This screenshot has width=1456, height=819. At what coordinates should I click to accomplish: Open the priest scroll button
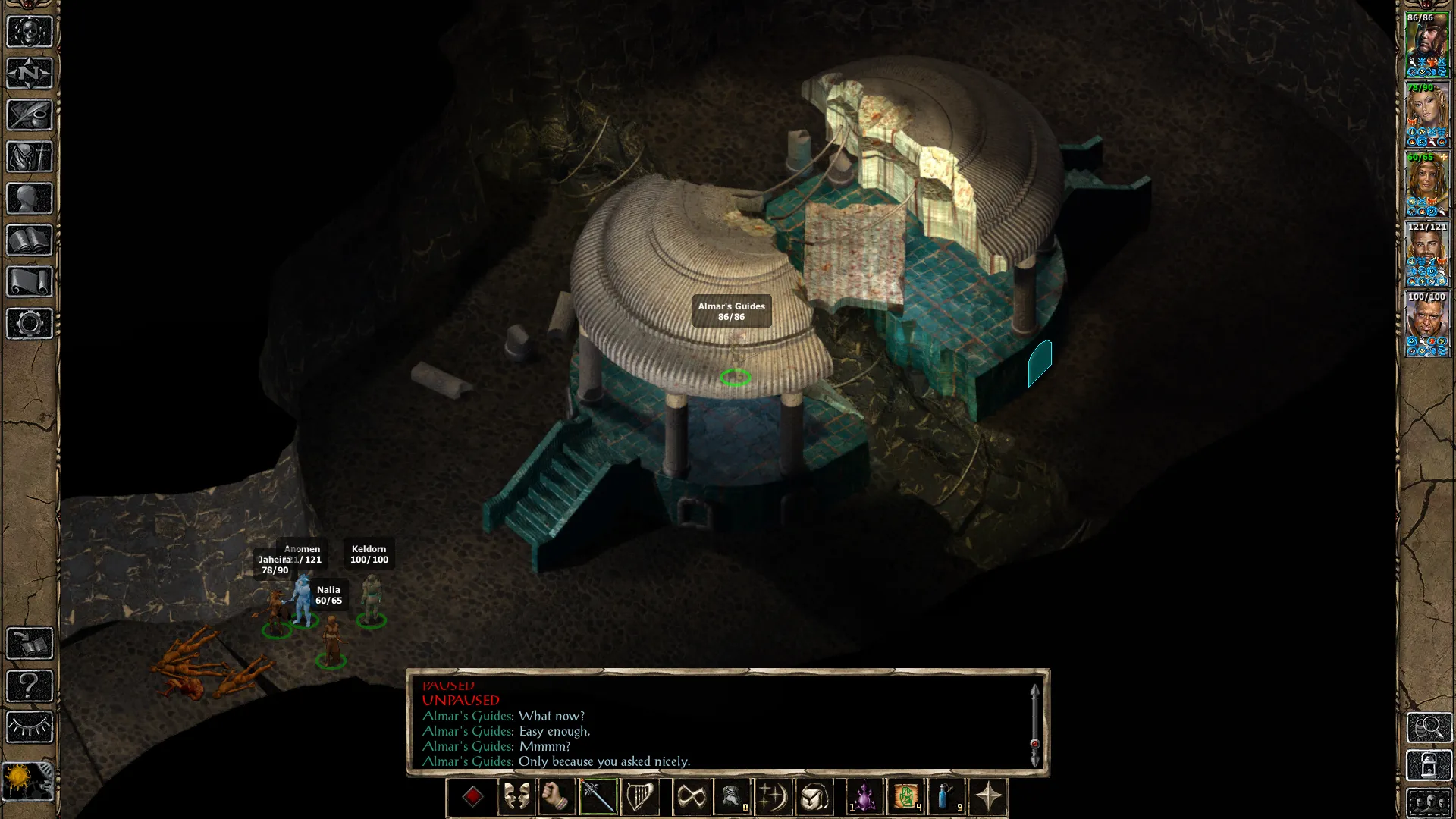30,282
